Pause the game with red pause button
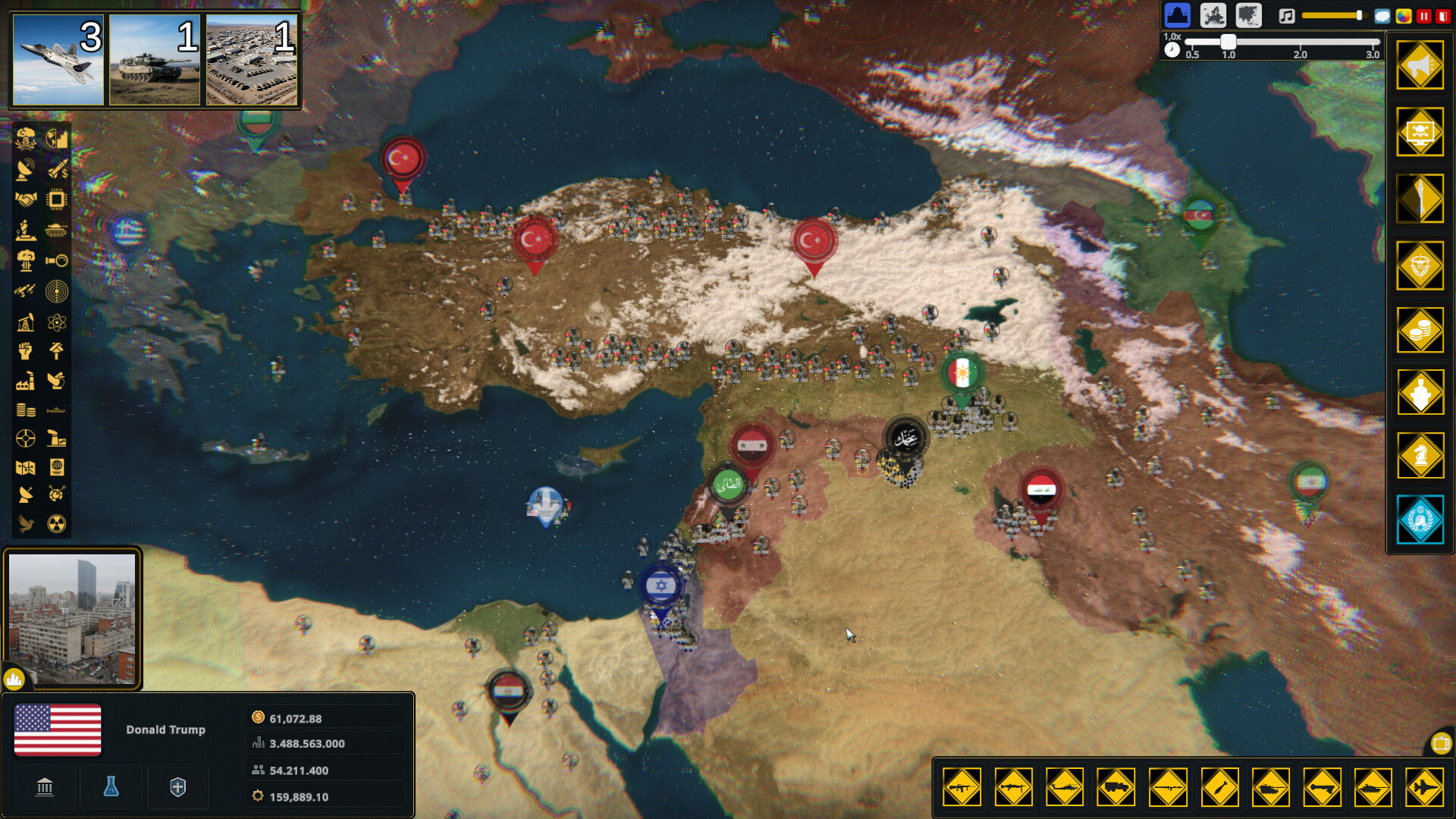Viewport: 1456px width, 819px height. pyautogui.click(x=1424, y=16)
